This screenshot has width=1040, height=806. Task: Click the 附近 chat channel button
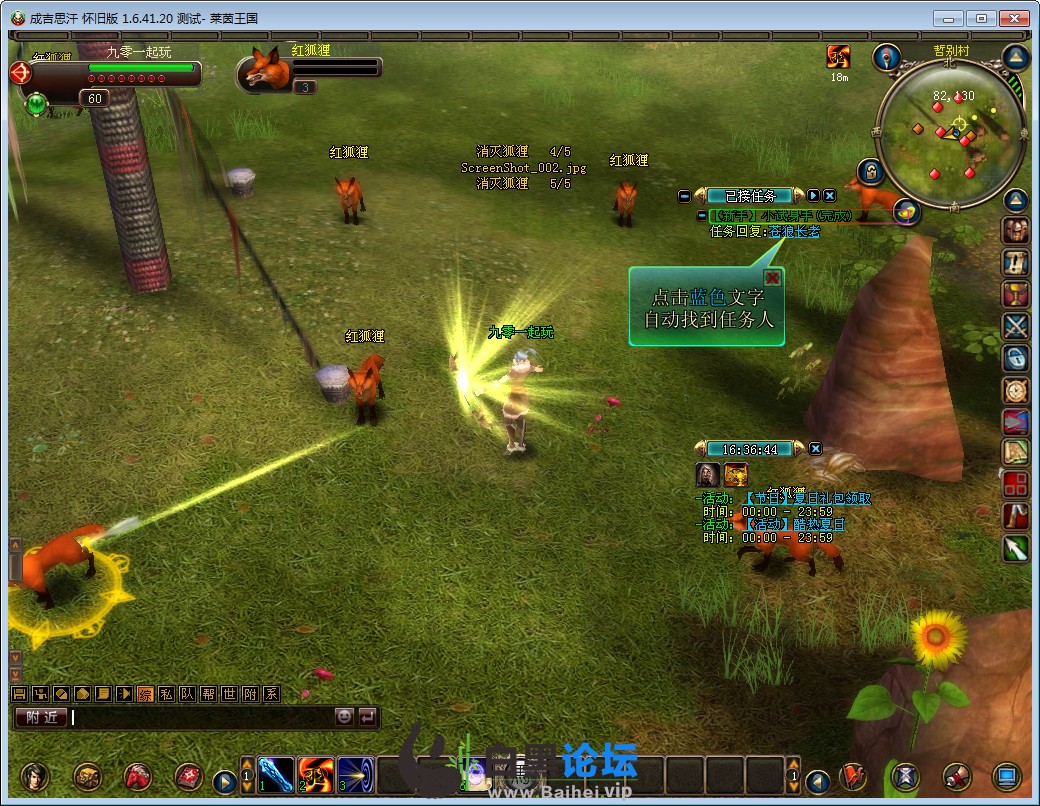click(40, 717)
